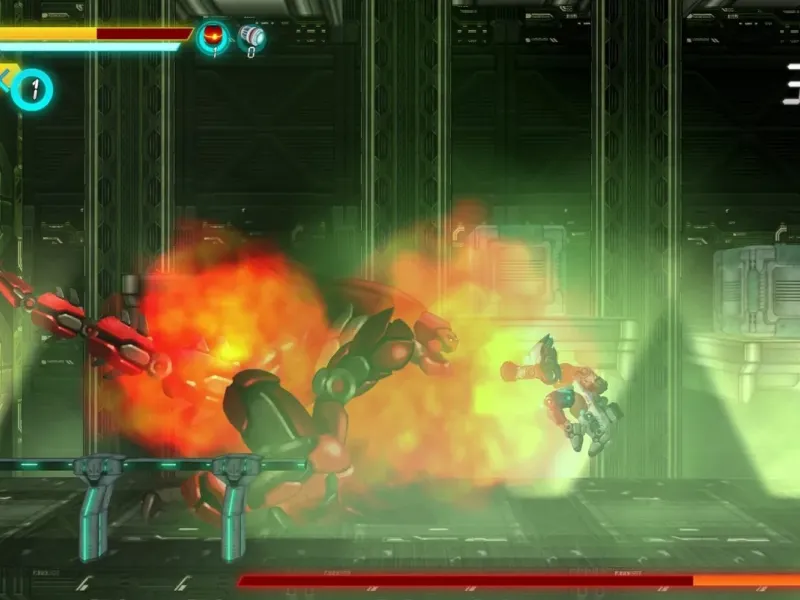
Task: Click the cyan ring counter showing 1
Action: click(x=34, y=90)
